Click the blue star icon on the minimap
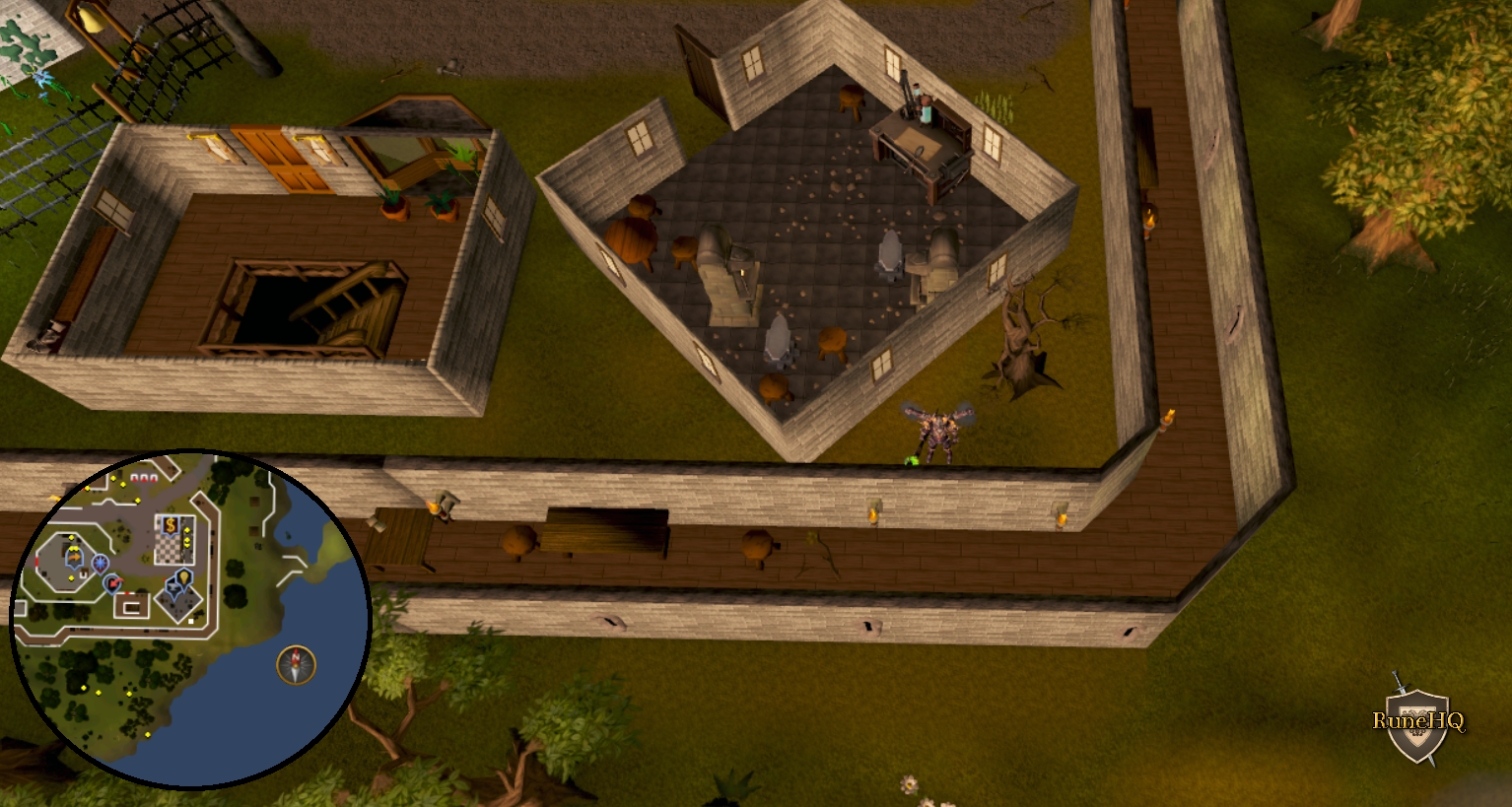Screen dimensions: 1512x807 [x=100, y=562]
